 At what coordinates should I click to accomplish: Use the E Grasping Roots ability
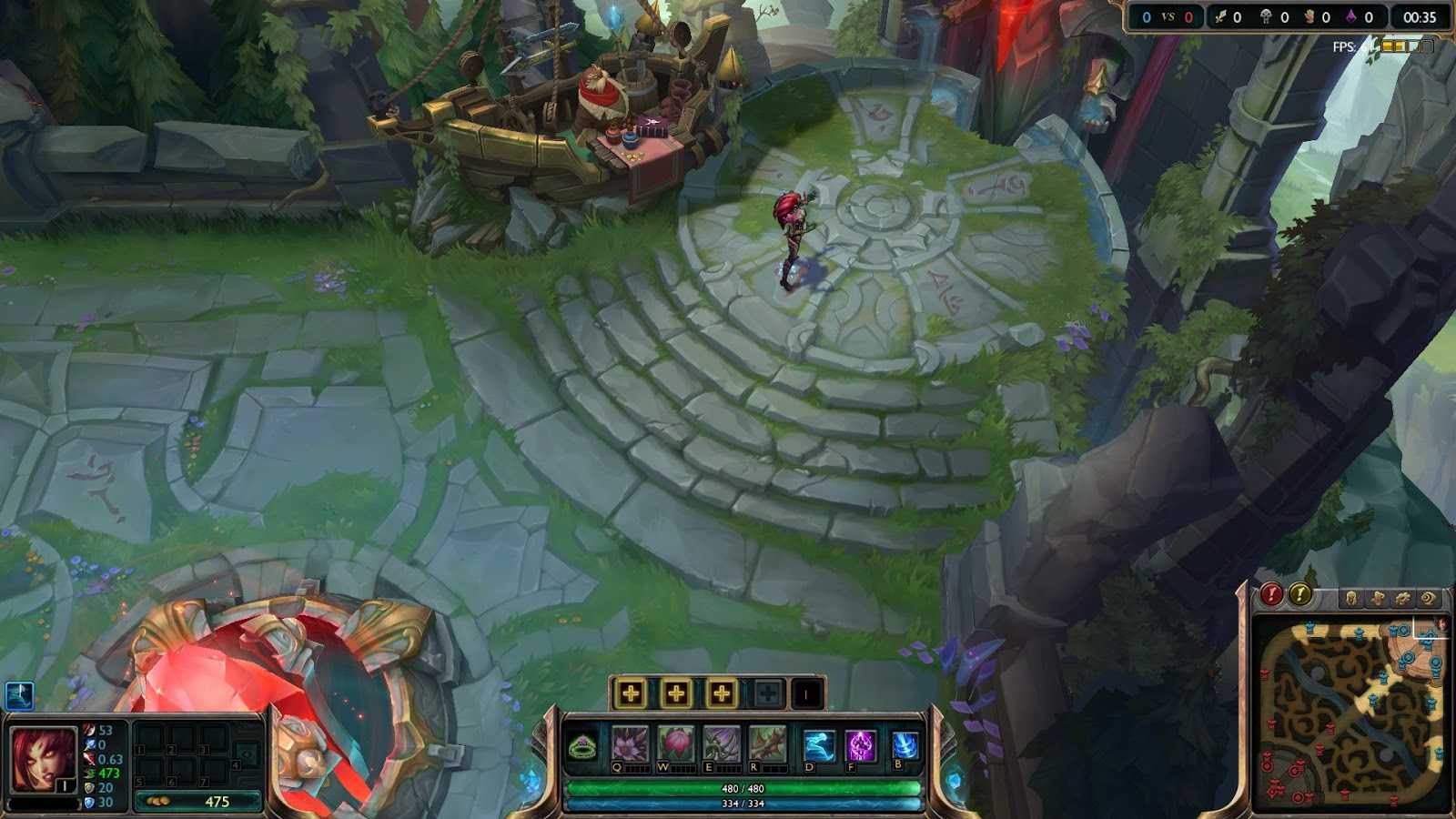pos(719,742)
